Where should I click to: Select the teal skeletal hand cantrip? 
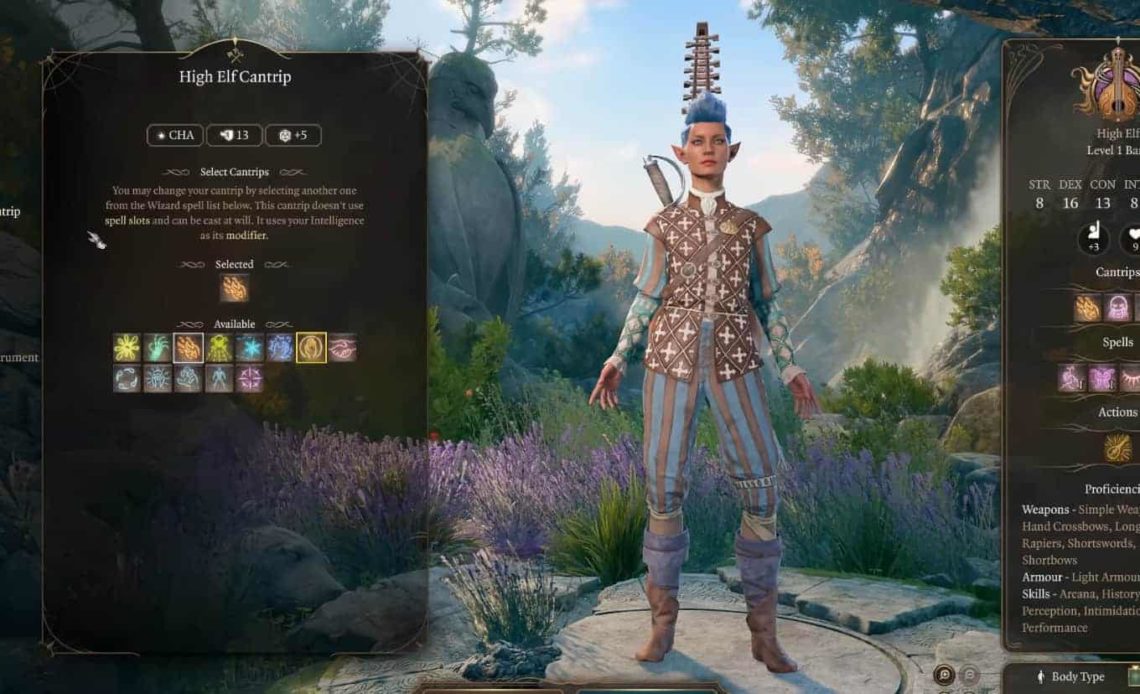[157, 347]
